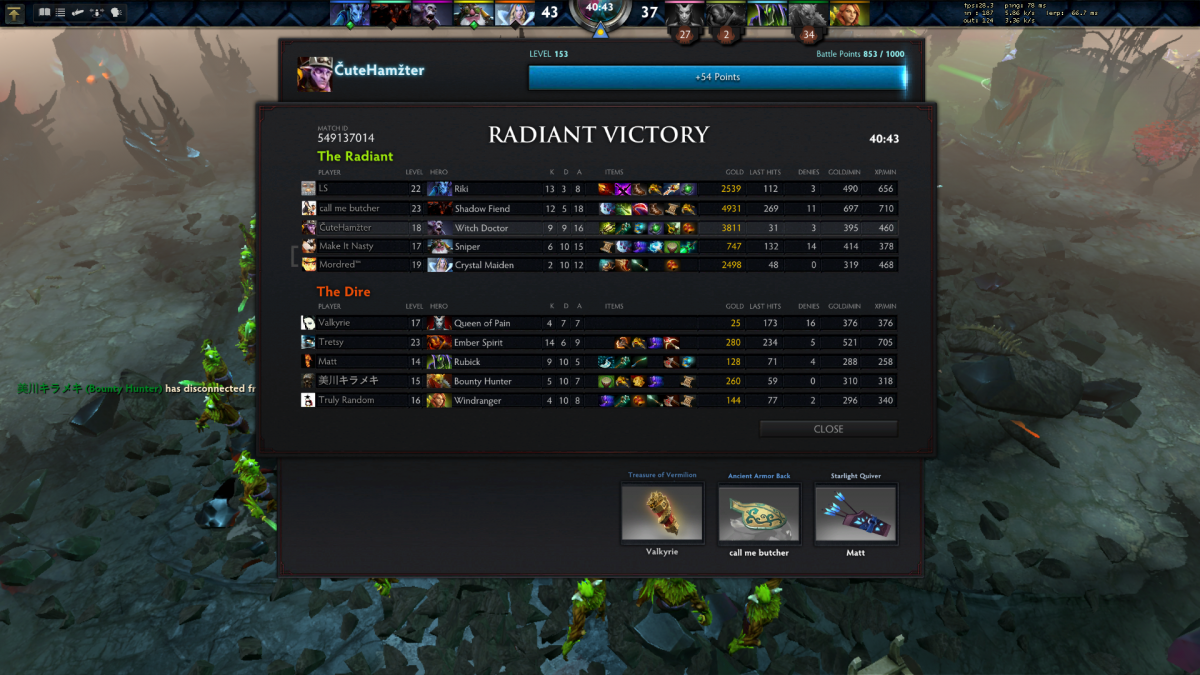Open the list icon in the top toolbar
Viewport: 1200px width, 675px height.
(x=60, y=13)
